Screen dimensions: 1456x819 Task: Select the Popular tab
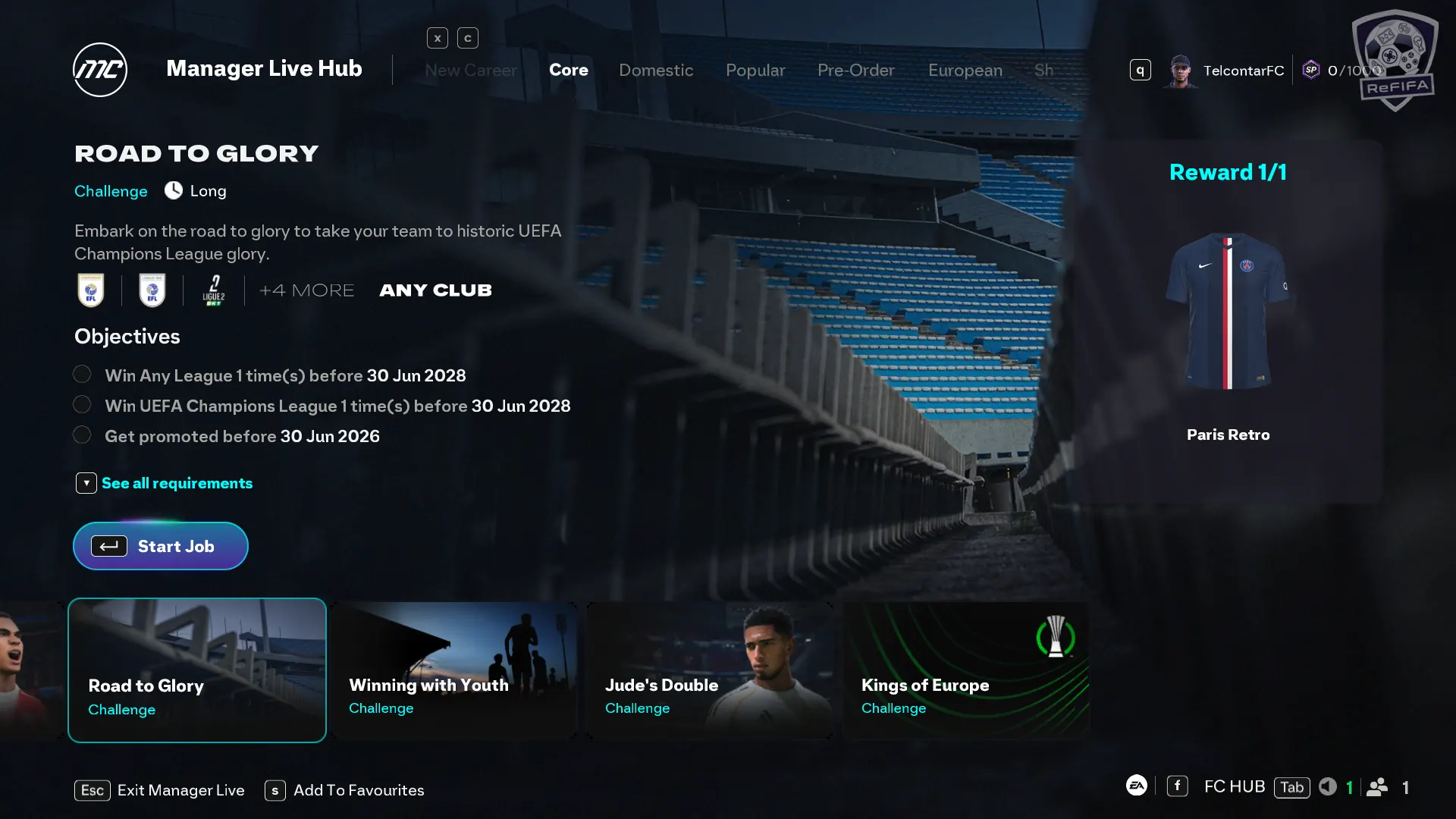[755, 71]
